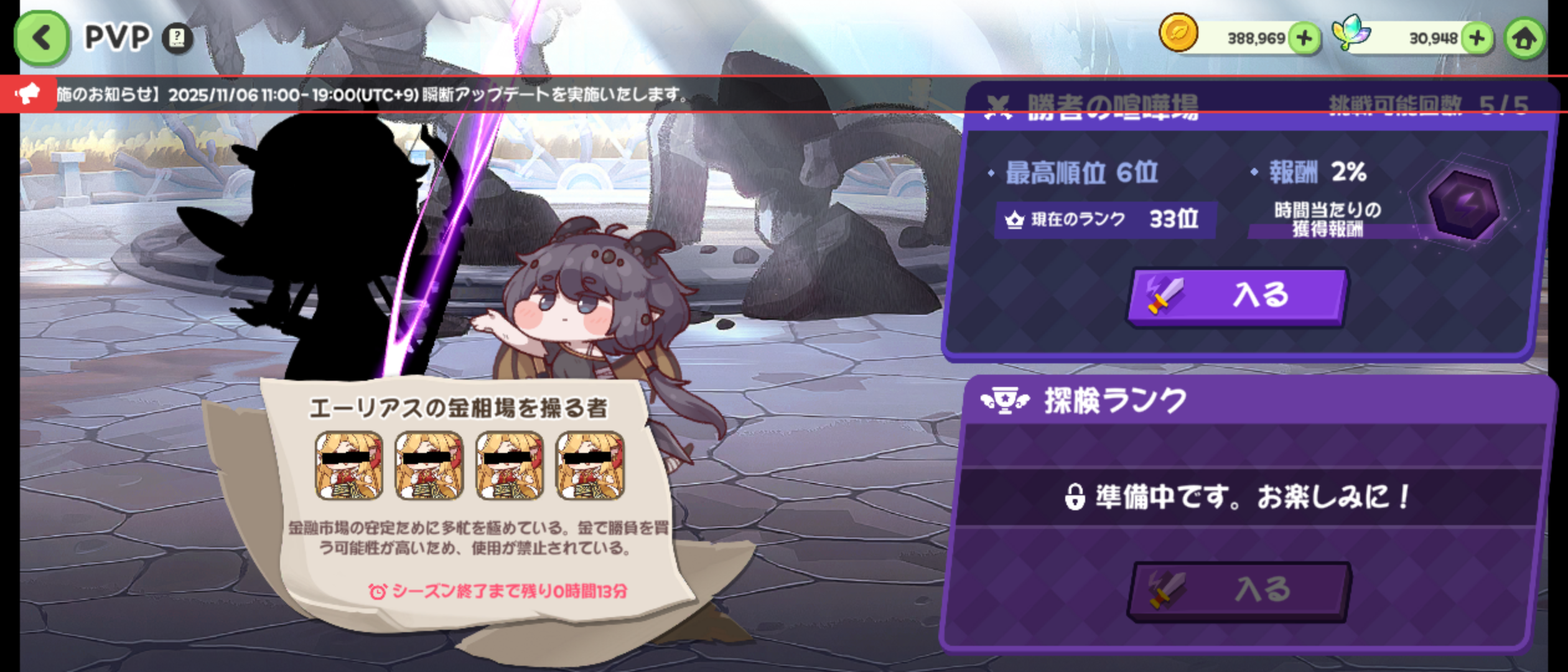Image resolution: width=1568 pixels, height=672 pixels.
Task: Open the PVP help question mark
Action: pos(177,38)
